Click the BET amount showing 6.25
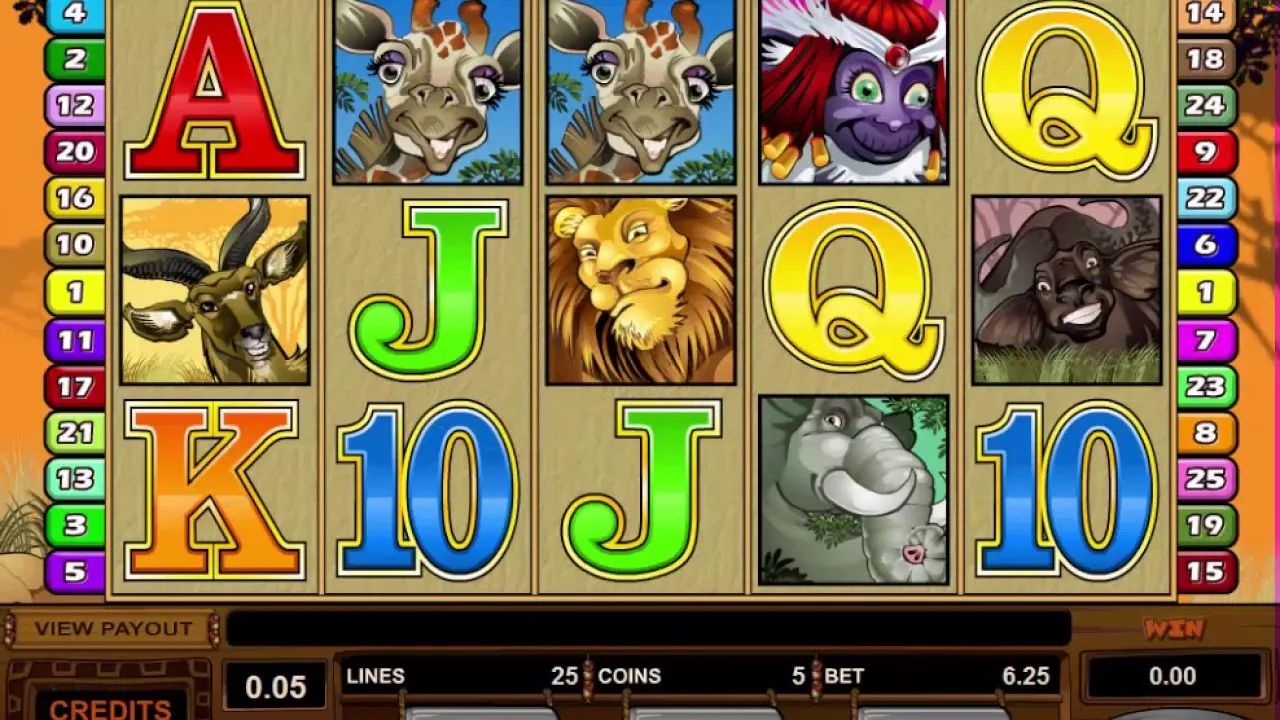This screenshot has height=720, width=1280. [1021, 677]
